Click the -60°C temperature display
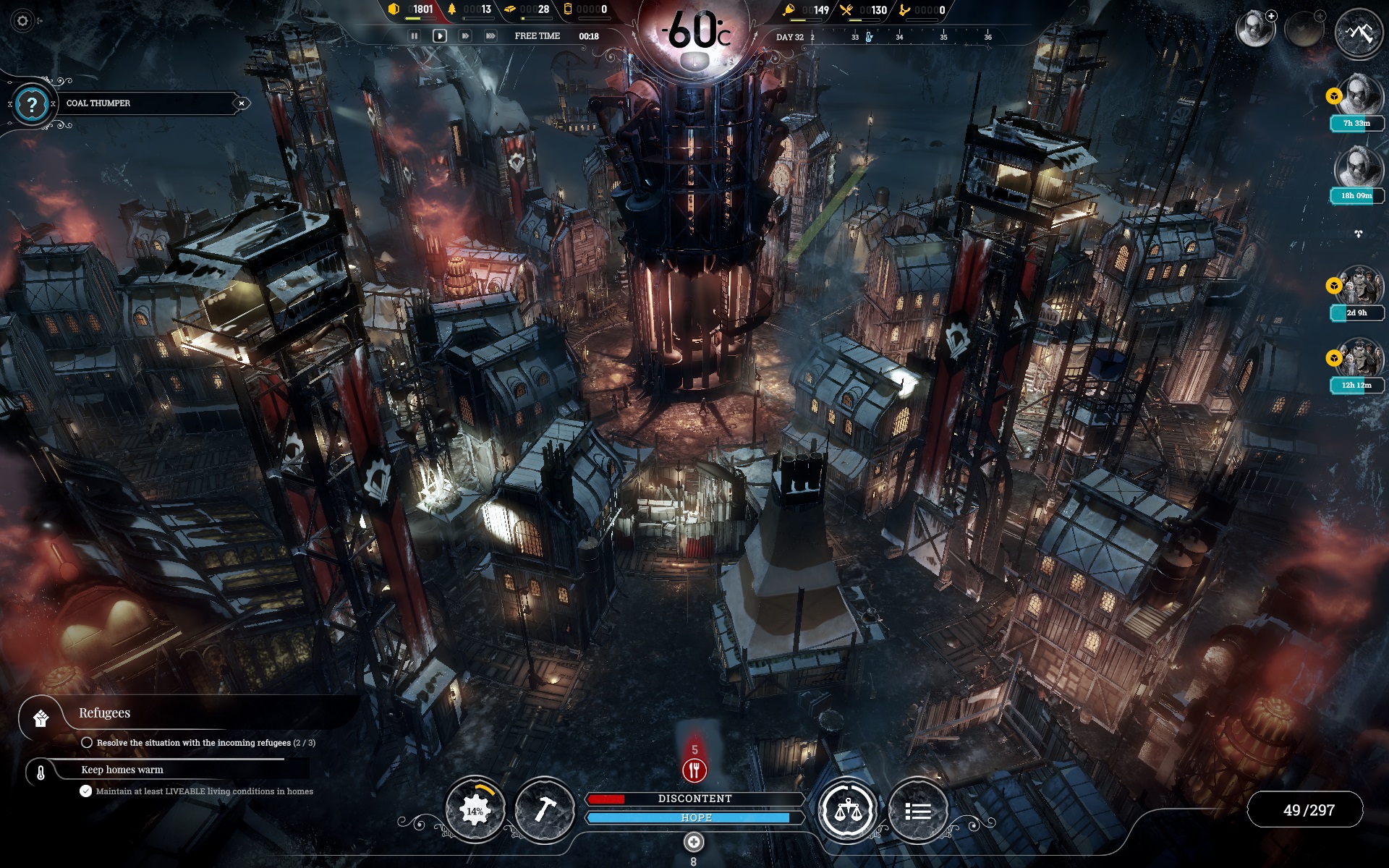Viewport: 1389px width, 868px height. tap(694, 30)
